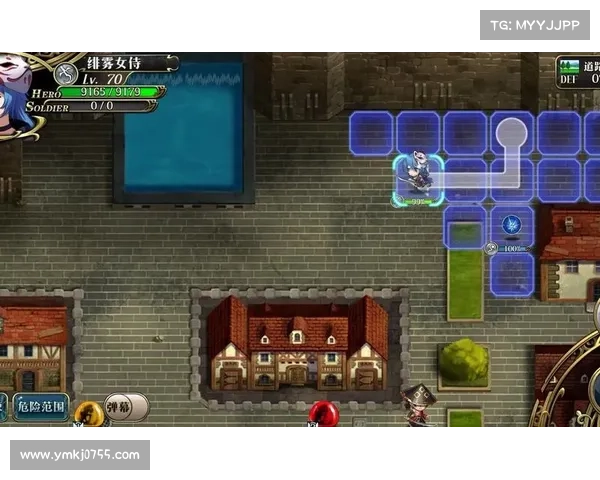600x480 pixels.
Task: Toggle the 危险范围 danger range button
Action: click(40, 407)
